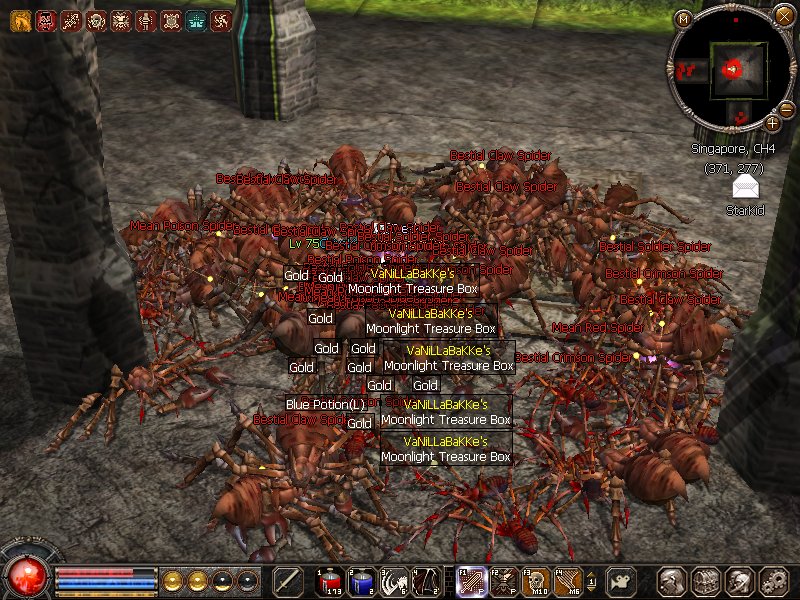Open the treasure chest inventory button
Viewport: 800px width, 600px height.
tap(706, 581)
